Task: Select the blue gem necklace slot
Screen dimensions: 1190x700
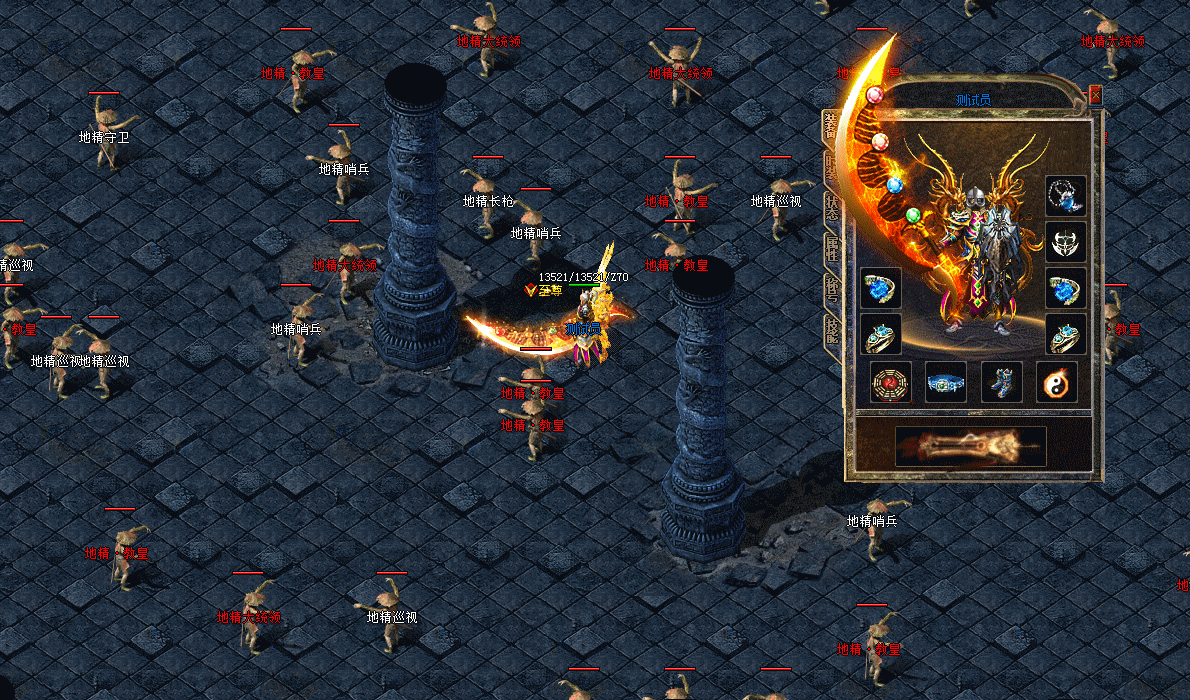Action: [1065, 196]
